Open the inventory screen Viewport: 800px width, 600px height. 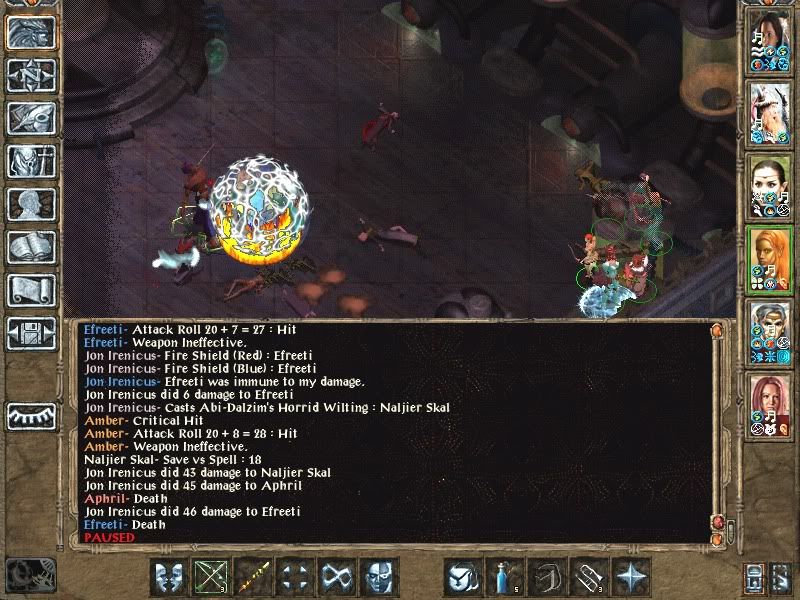pyautogui.click(x=31, y=161)
